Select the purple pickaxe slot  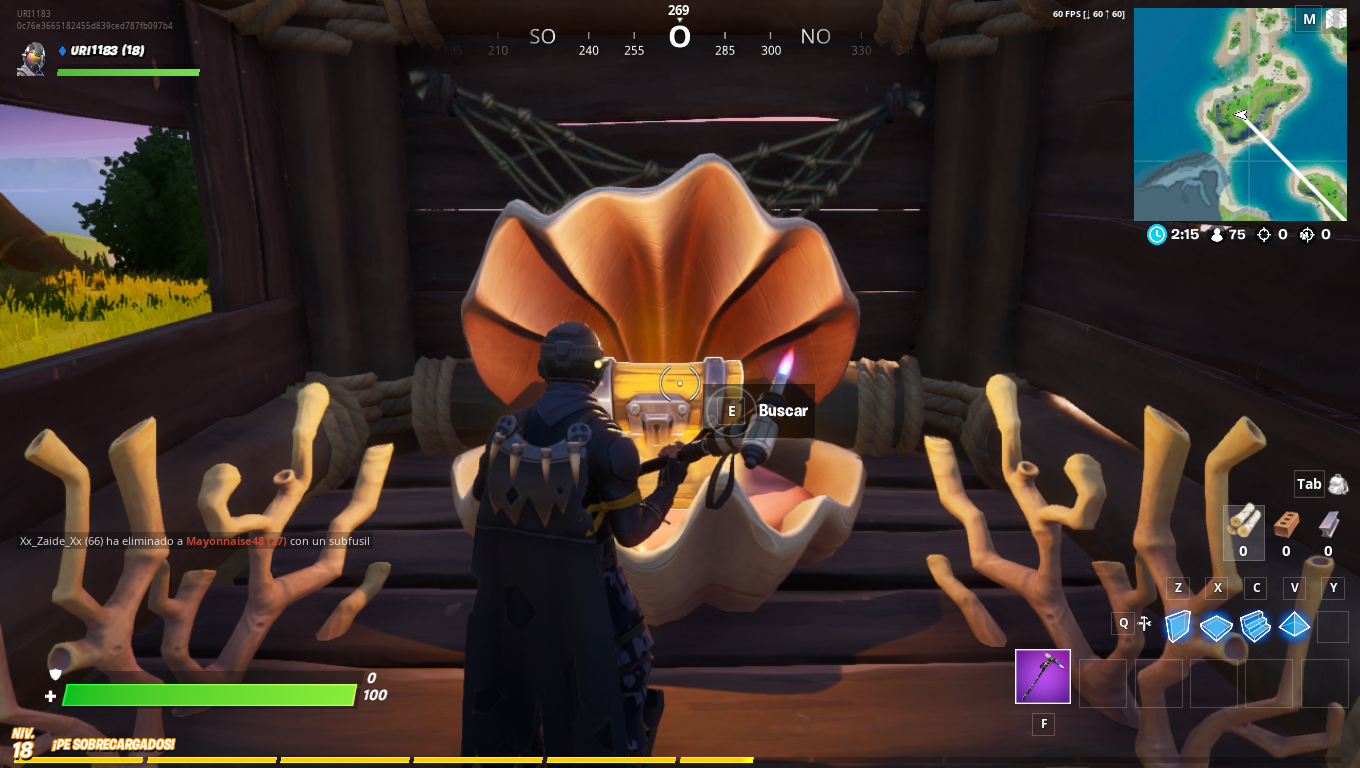tap(1043, 677)
